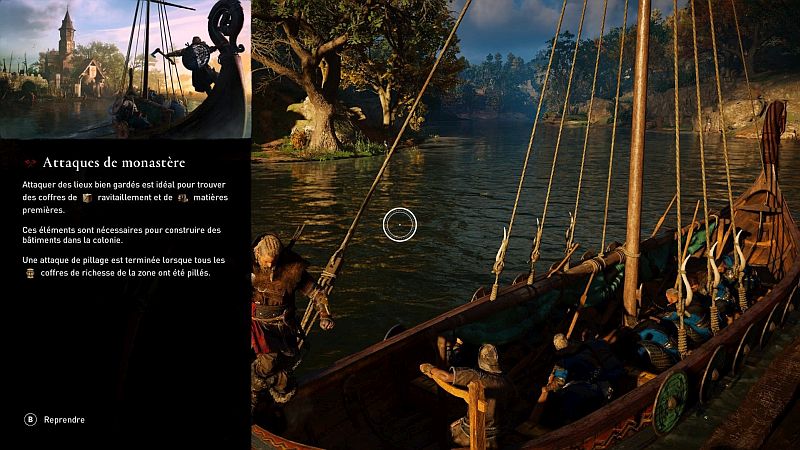The image size is (800, 450).
Task: Resume the game with Reprendre
Action: coord(56,420)
